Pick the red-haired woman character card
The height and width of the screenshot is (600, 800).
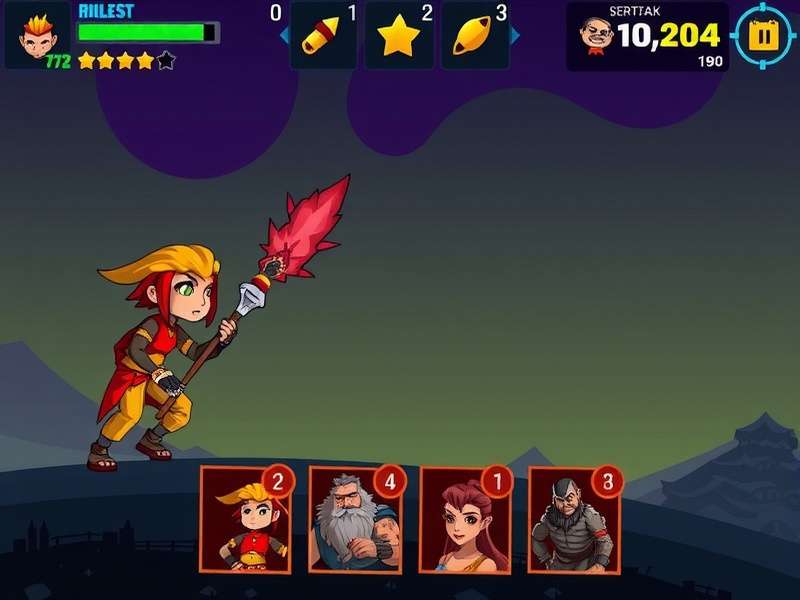point(464,520)
